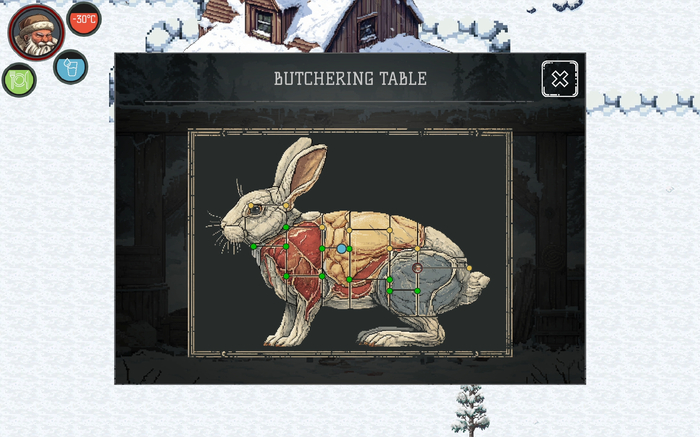Screen dimensions: 700x437
Task: Check the blue water glass thirst icon
Action: coord(70,67)
